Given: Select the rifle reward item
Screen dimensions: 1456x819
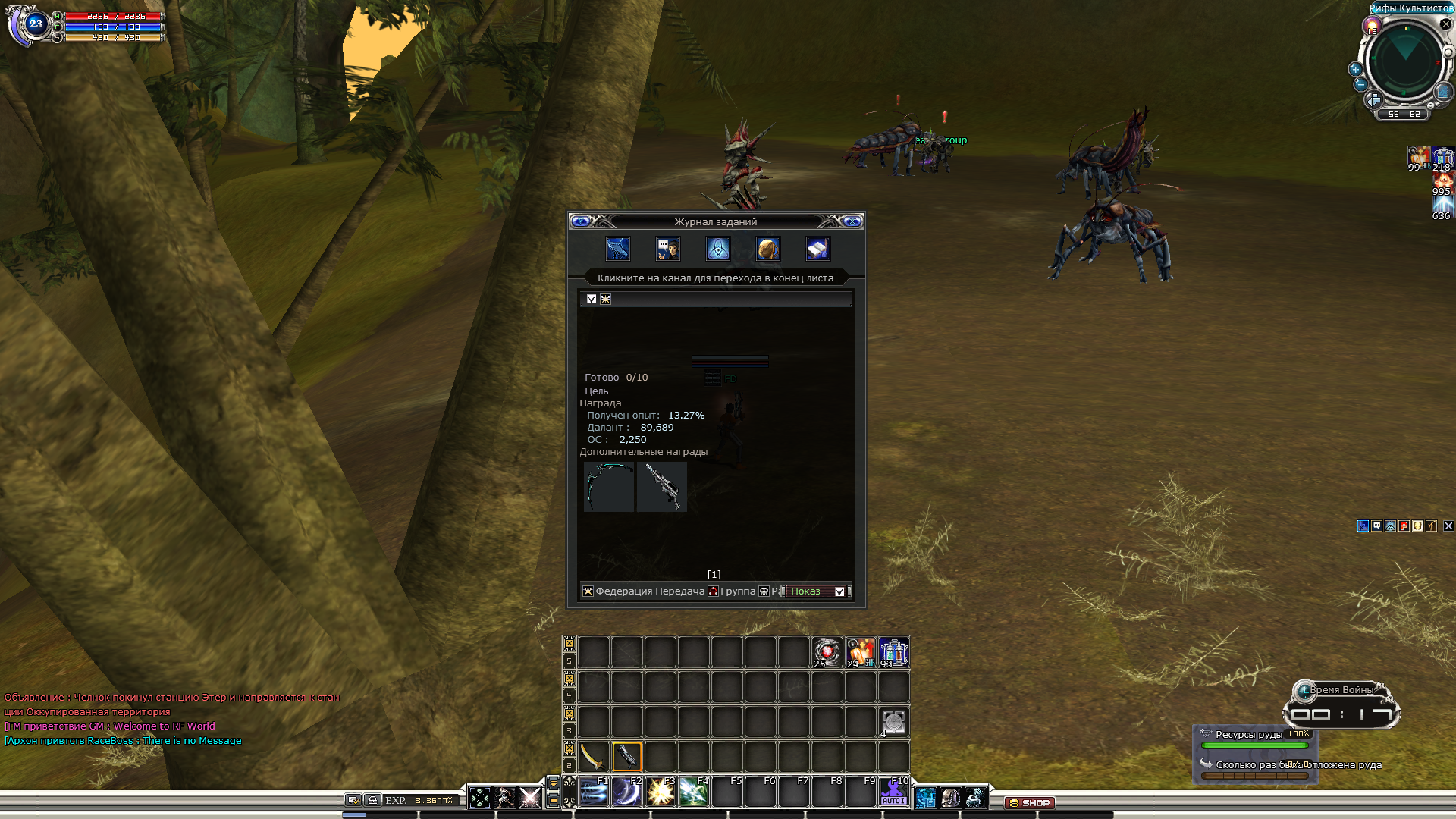Looking at the screenshot, I should (661, 487).
